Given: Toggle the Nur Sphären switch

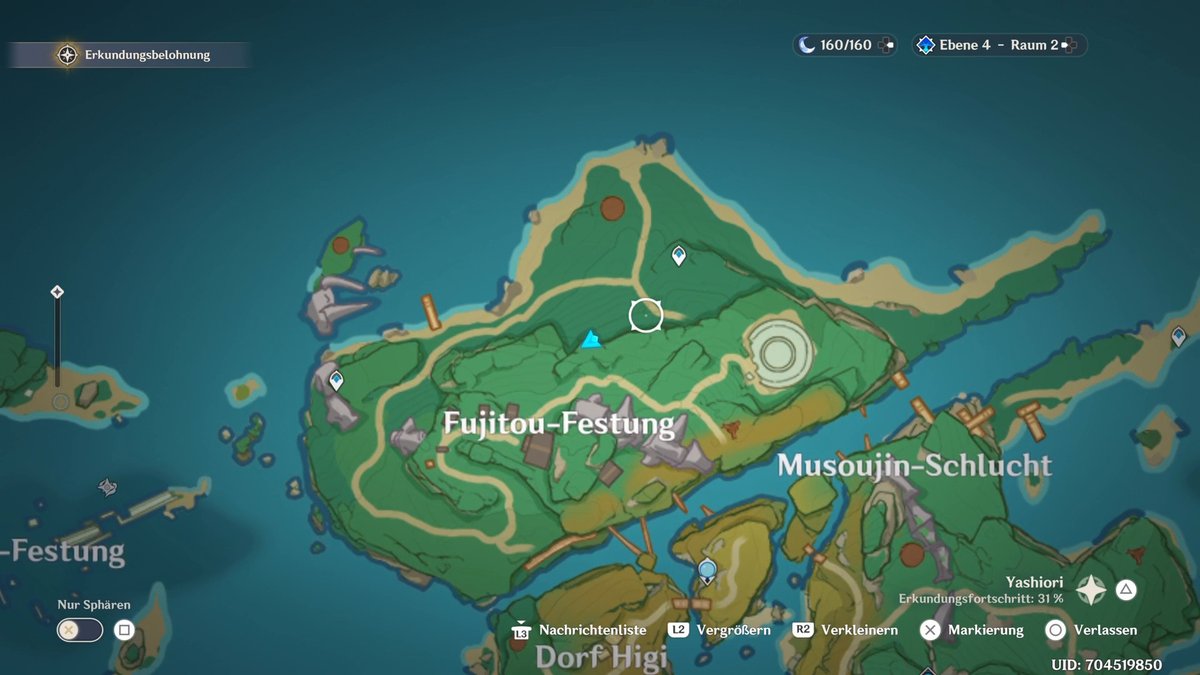Looking at the screenshot, I should [80, 630].
